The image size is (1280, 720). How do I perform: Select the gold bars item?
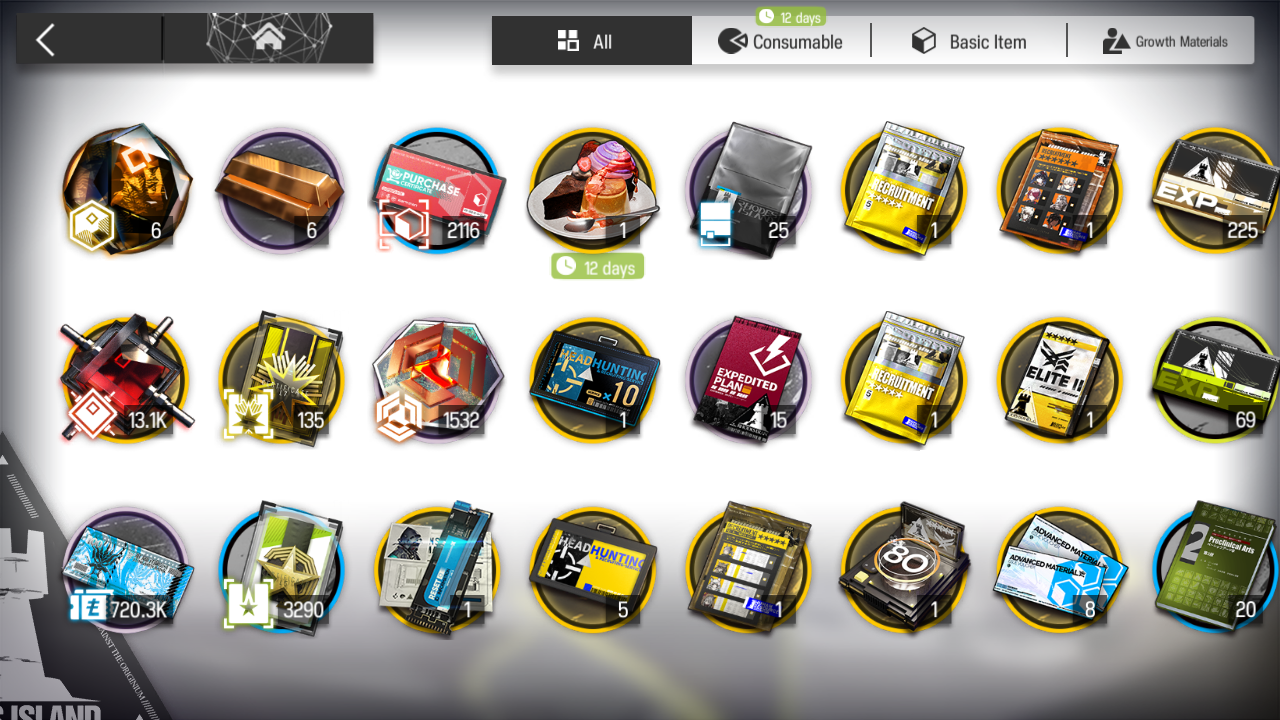pos(280,190)
